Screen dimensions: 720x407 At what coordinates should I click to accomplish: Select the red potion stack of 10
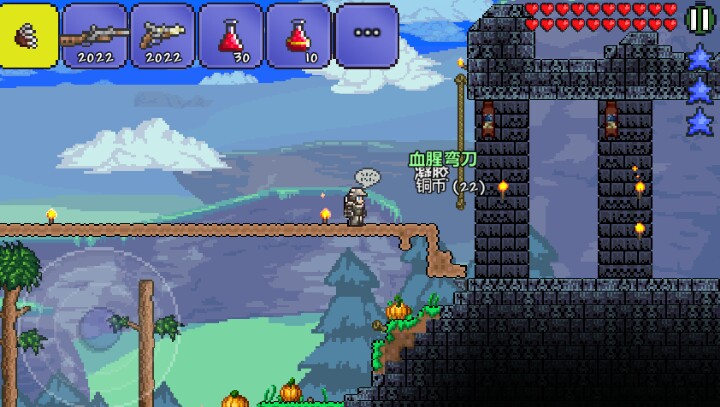(298, 35)
